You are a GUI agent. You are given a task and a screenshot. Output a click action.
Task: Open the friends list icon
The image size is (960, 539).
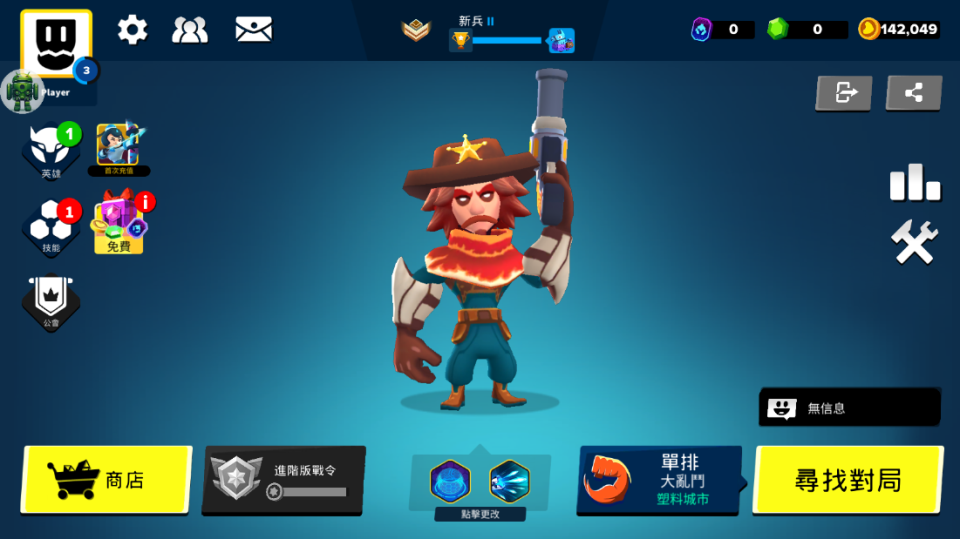(x=190, y=30)
